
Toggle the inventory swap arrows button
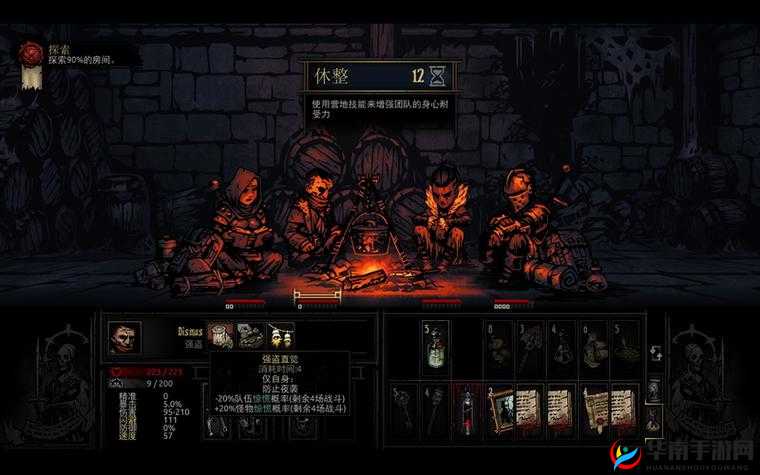click(x=655, y=353)
